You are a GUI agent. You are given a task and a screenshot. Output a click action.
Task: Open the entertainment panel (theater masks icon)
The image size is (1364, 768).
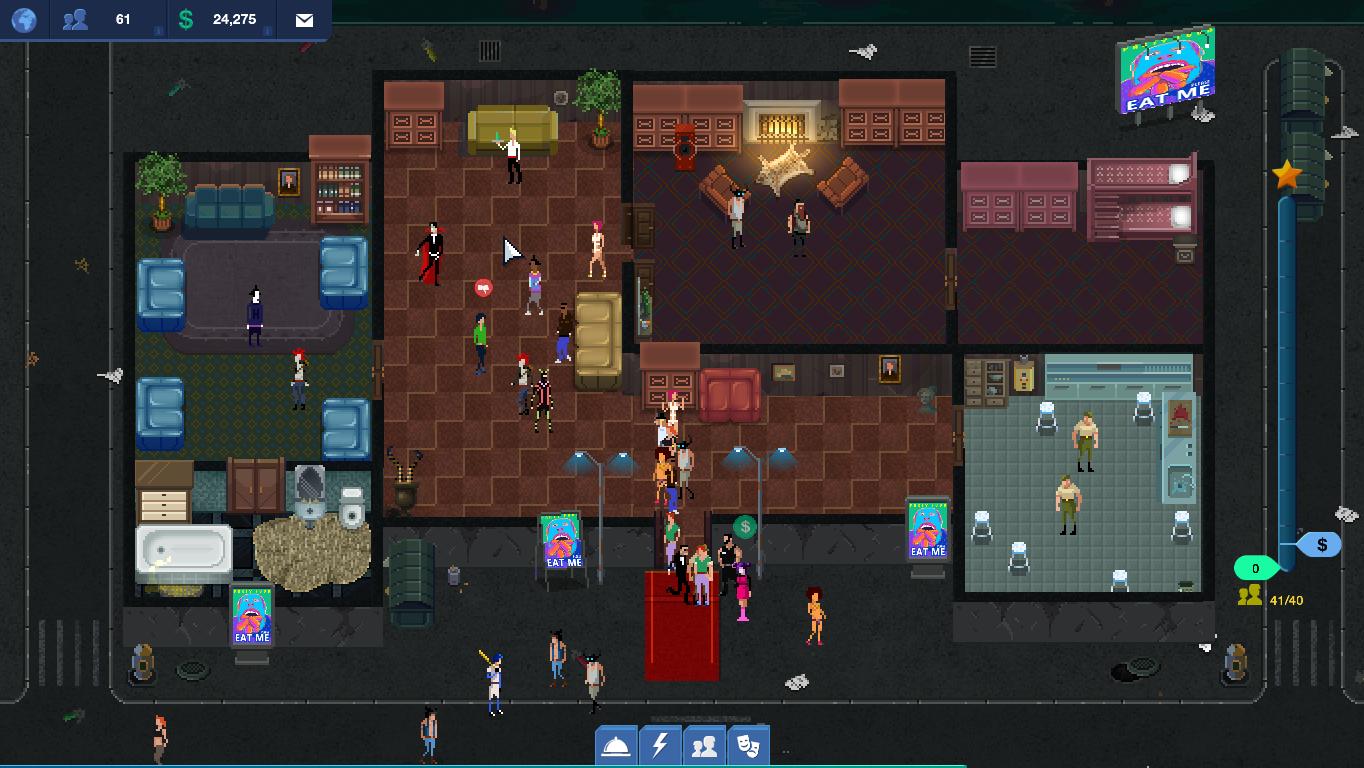click(748, 745)
